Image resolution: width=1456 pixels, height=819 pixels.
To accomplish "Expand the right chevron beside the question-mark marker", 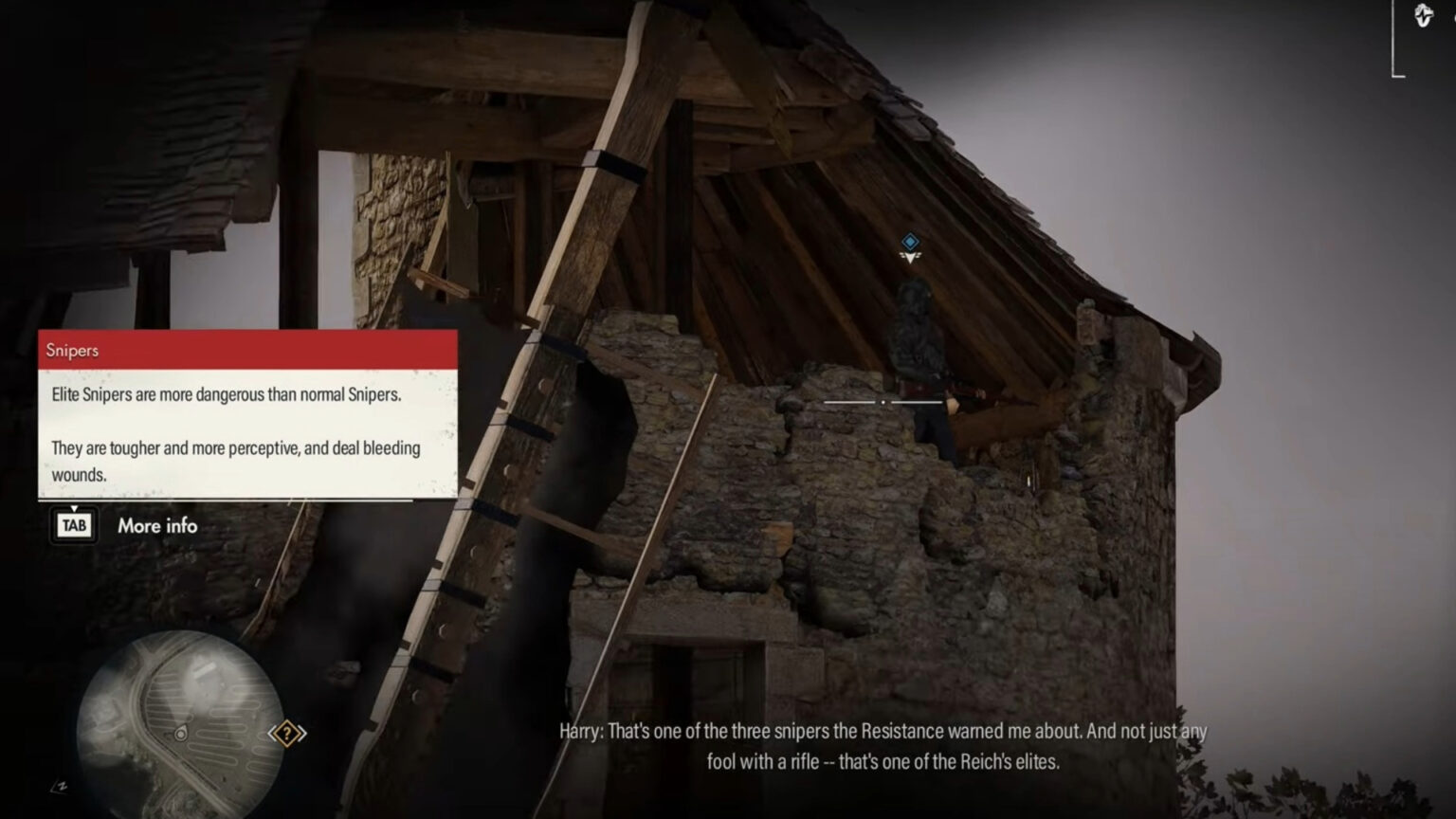I will (301, 732).
